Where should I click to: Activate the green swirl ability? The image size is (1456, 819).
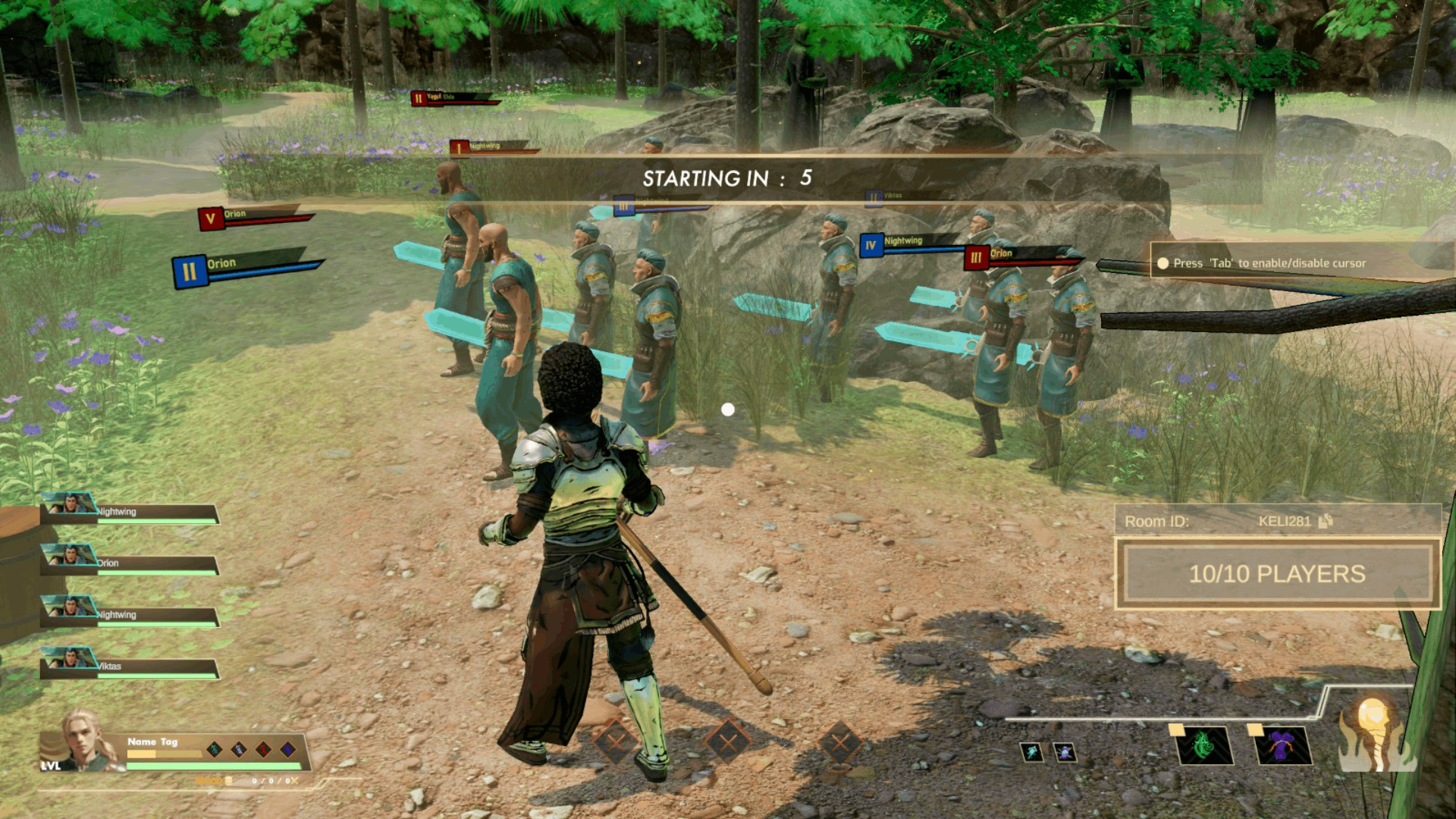(1204, 746)
